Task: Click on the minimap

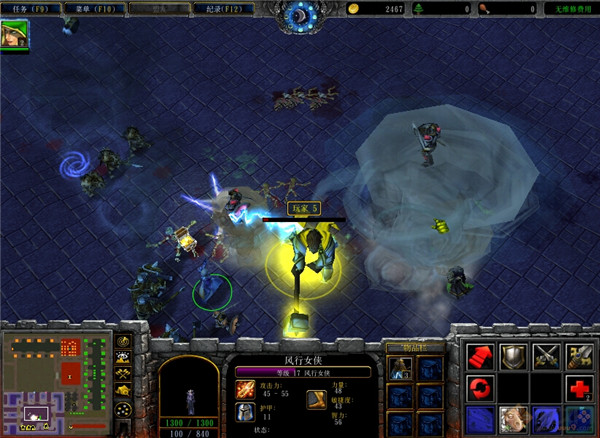Action: [56, 385]
